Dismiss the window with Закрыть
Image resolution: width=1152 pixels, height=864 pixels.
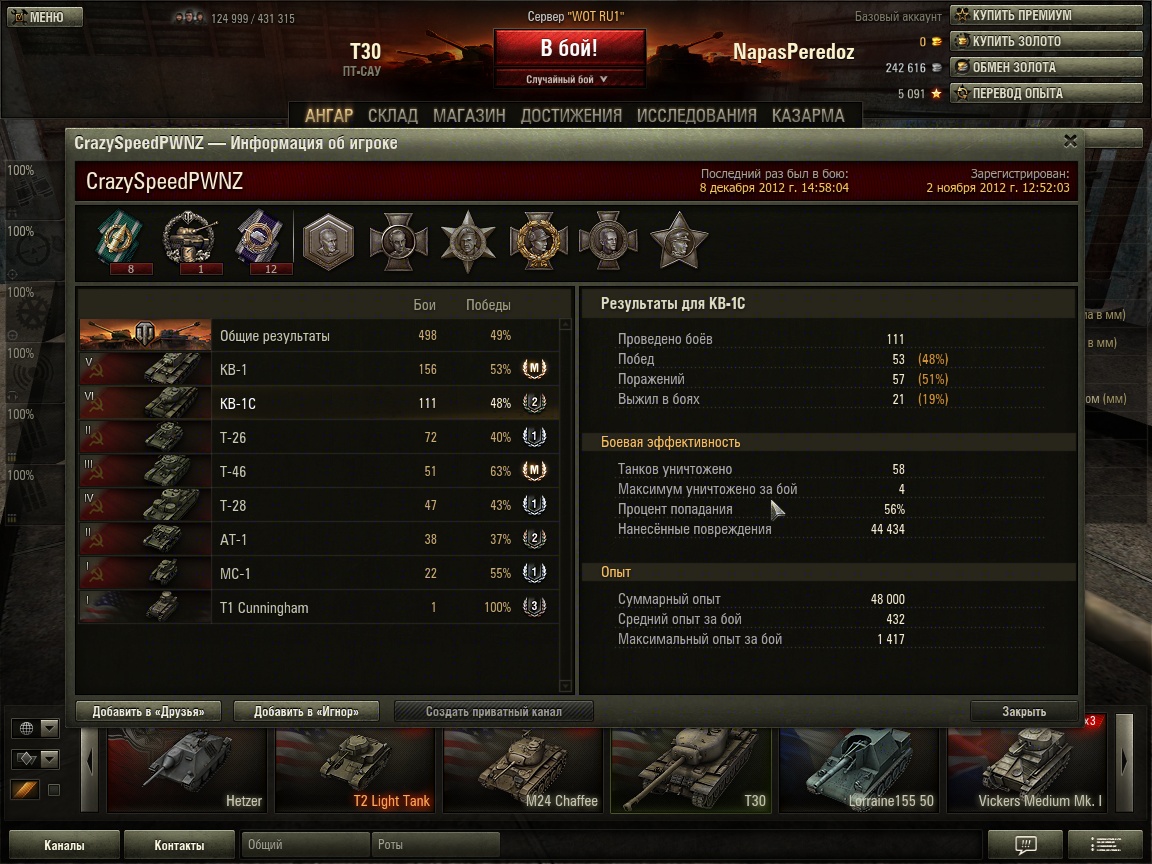point(1024,712)
